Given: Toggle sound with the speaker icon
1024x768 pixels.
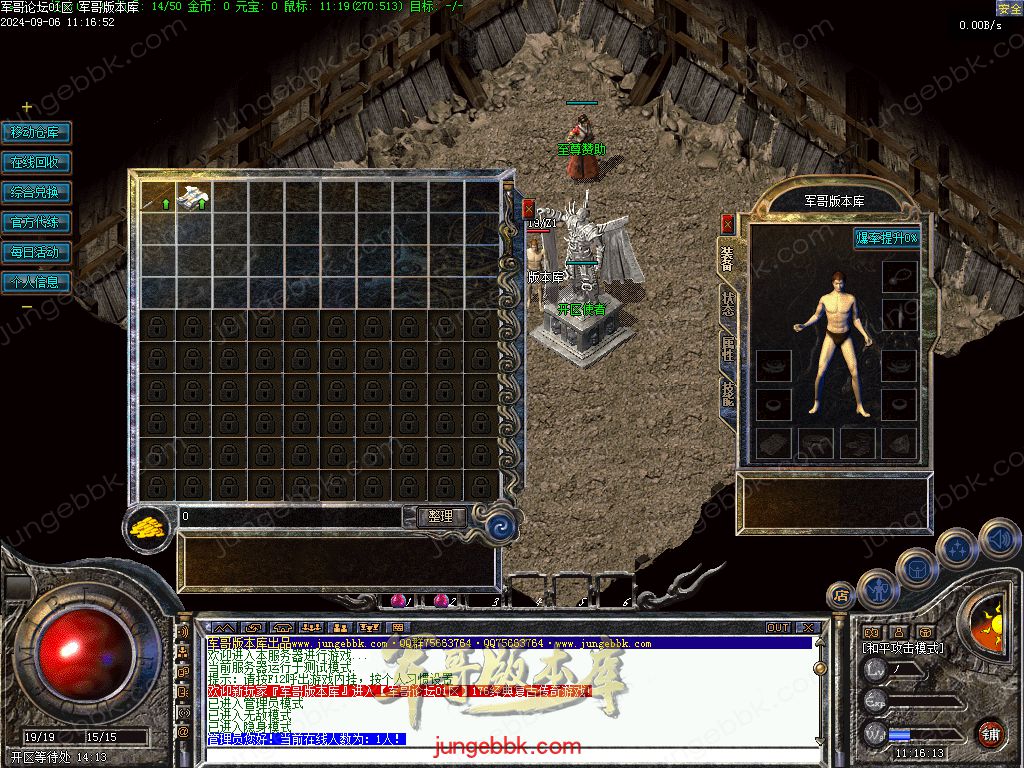Looking at the screenshot, I should tap(998, 537).
